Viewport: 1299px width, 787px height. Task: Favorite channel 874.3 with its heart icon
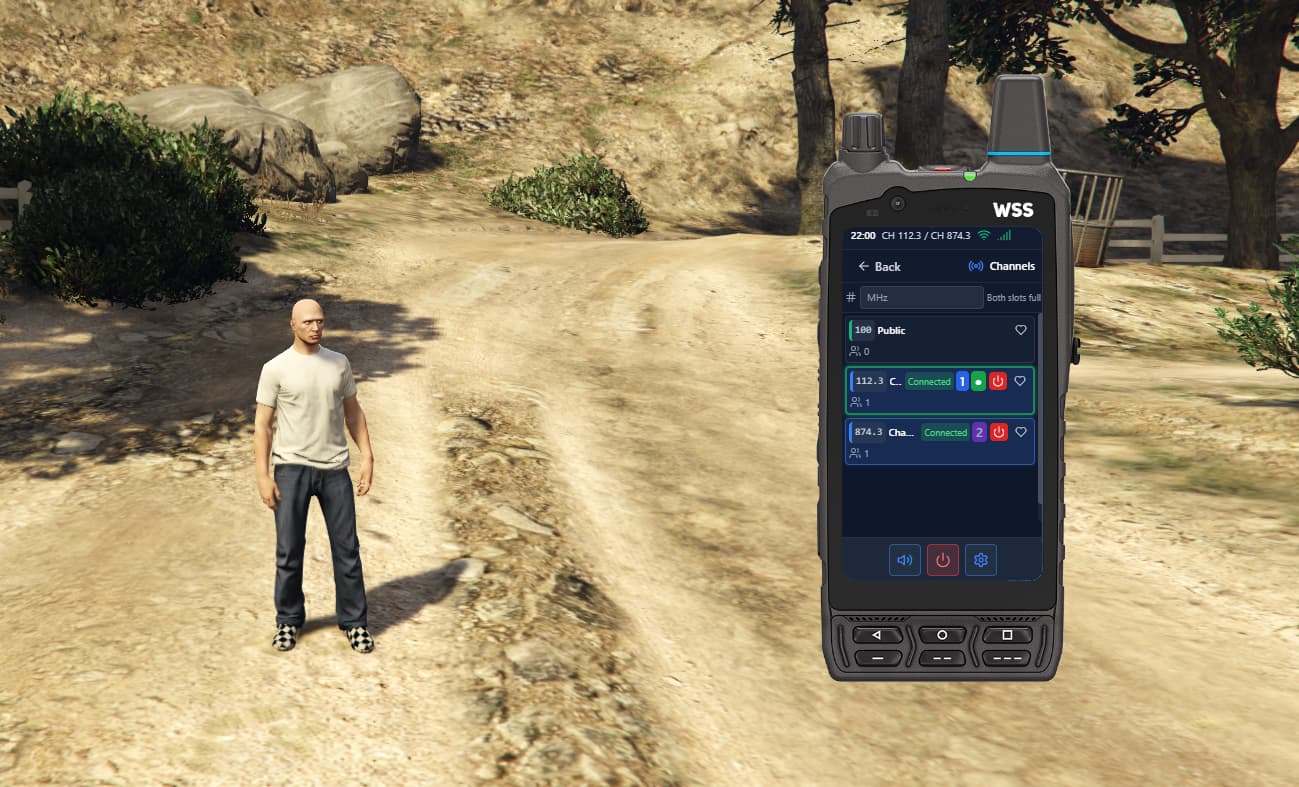tap(1020, 432)
